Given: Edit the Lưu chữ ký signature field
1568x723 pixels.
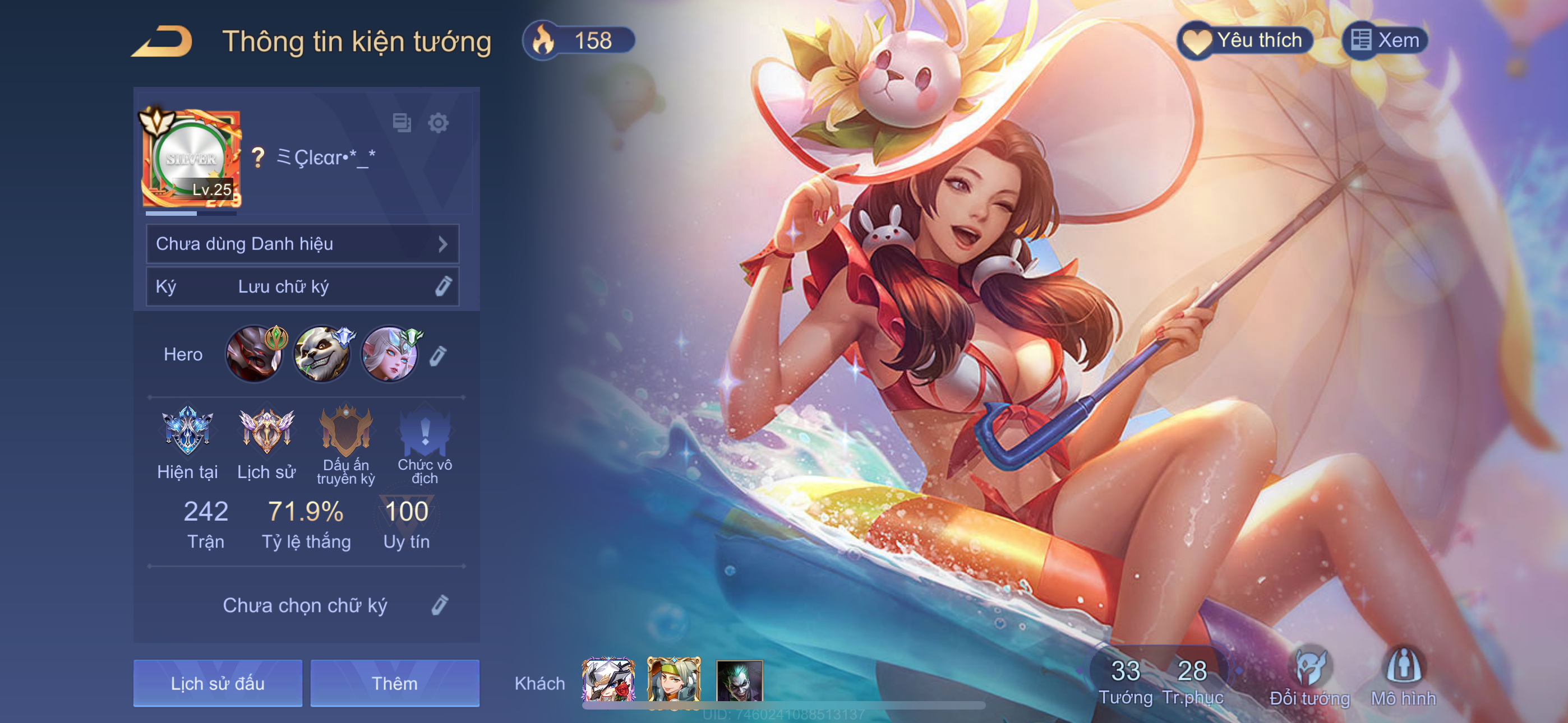Looking at the screenshot, I should pyautogui.click(x=443, y=286).
